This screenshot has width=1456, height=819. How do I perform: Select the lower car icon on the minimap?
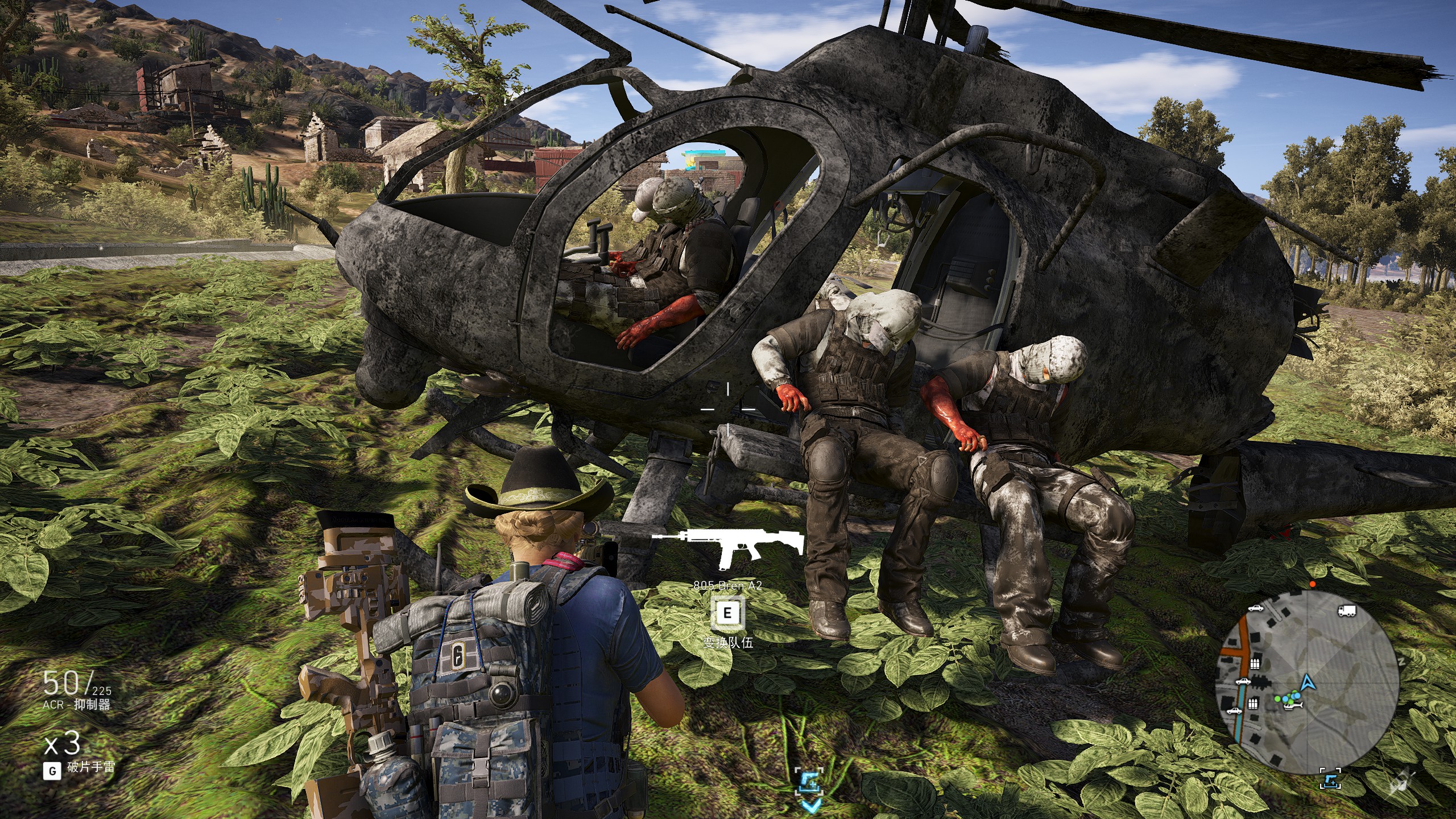pyautogui.click(x=1234, y=711)
